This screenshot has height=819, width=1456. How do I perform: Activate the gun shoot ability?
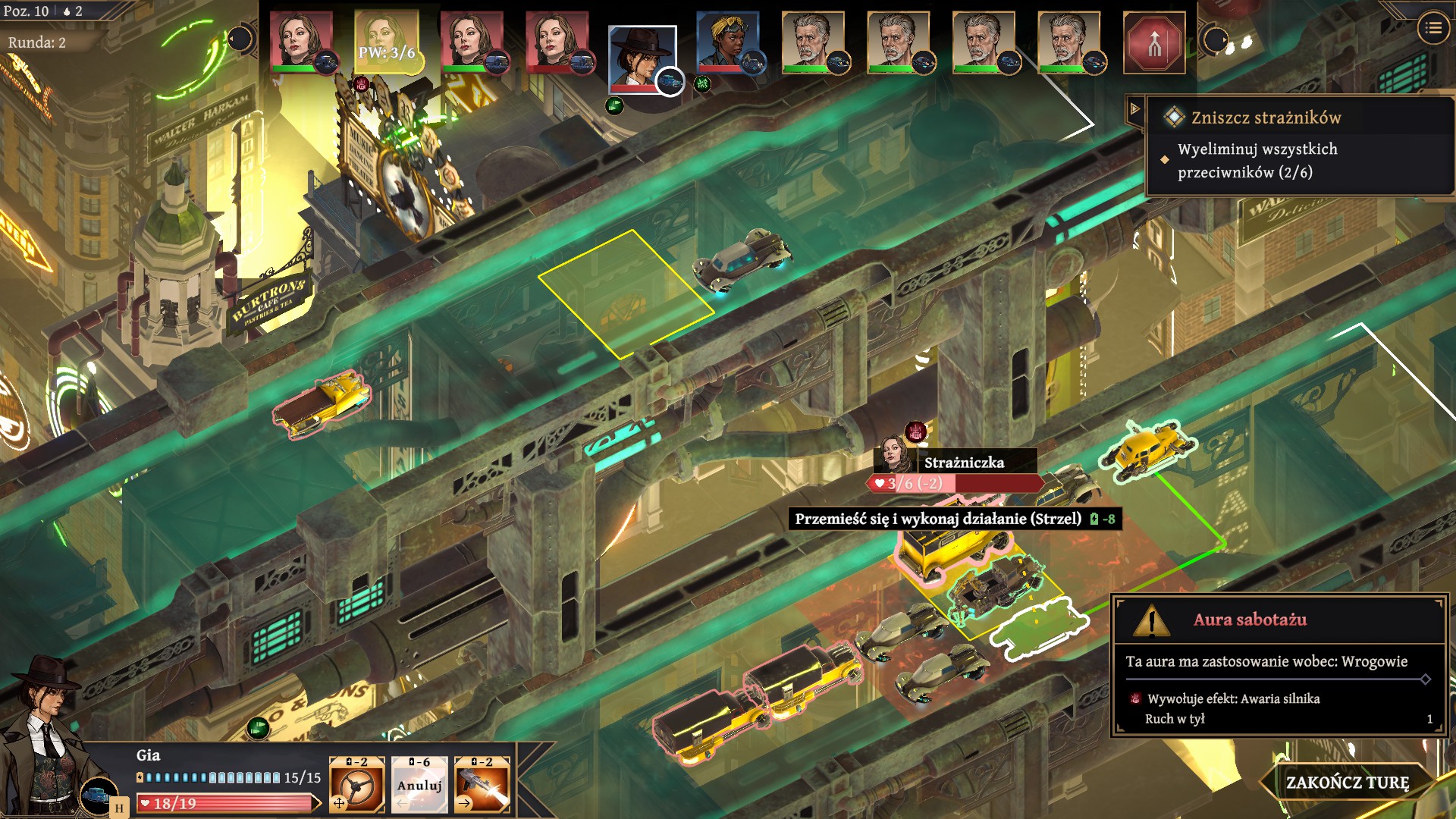[x=482, y=785]
